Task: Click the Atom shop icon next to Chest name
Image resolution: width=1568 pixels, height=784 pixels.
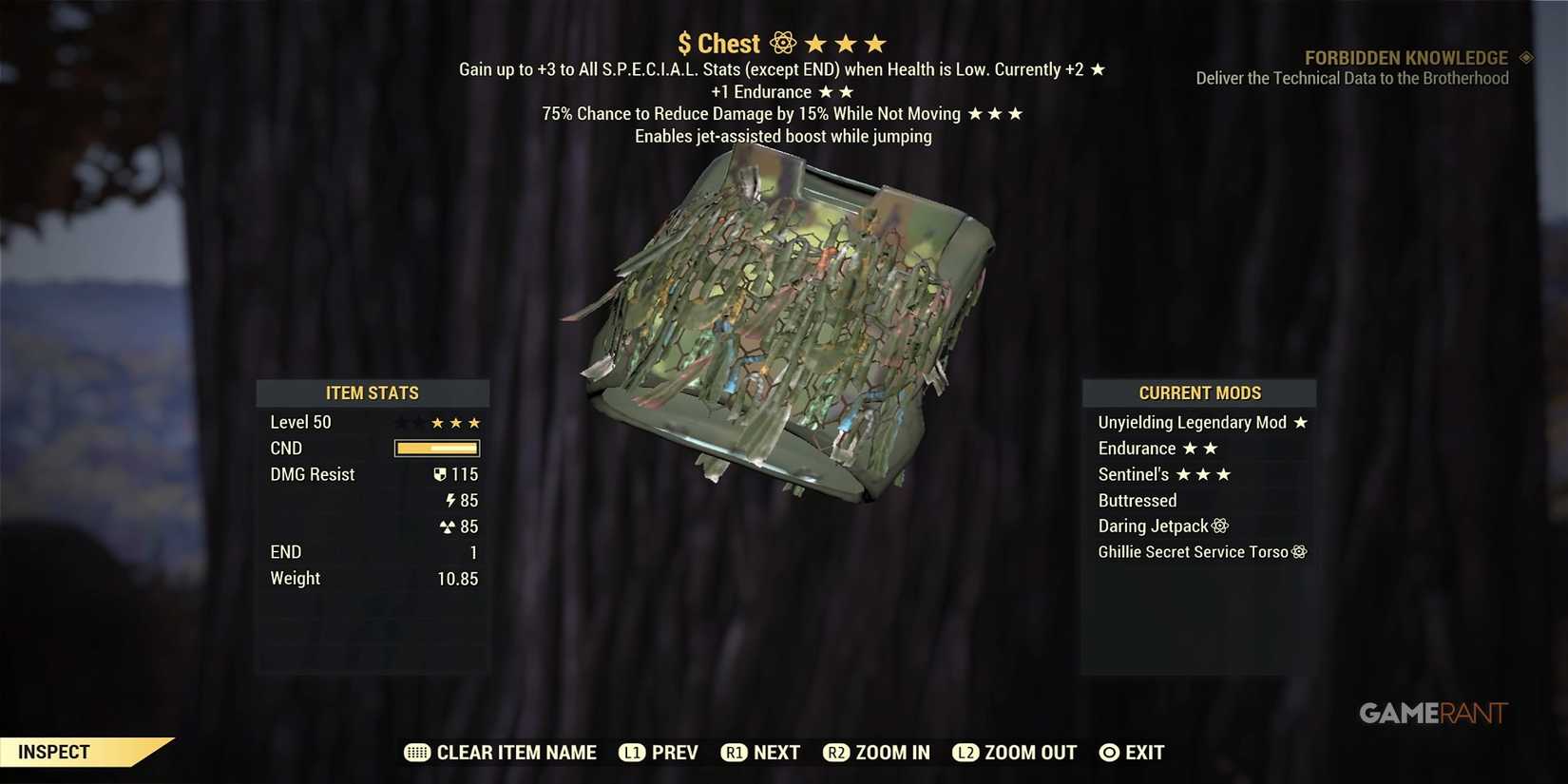Action: pos(781,43)
